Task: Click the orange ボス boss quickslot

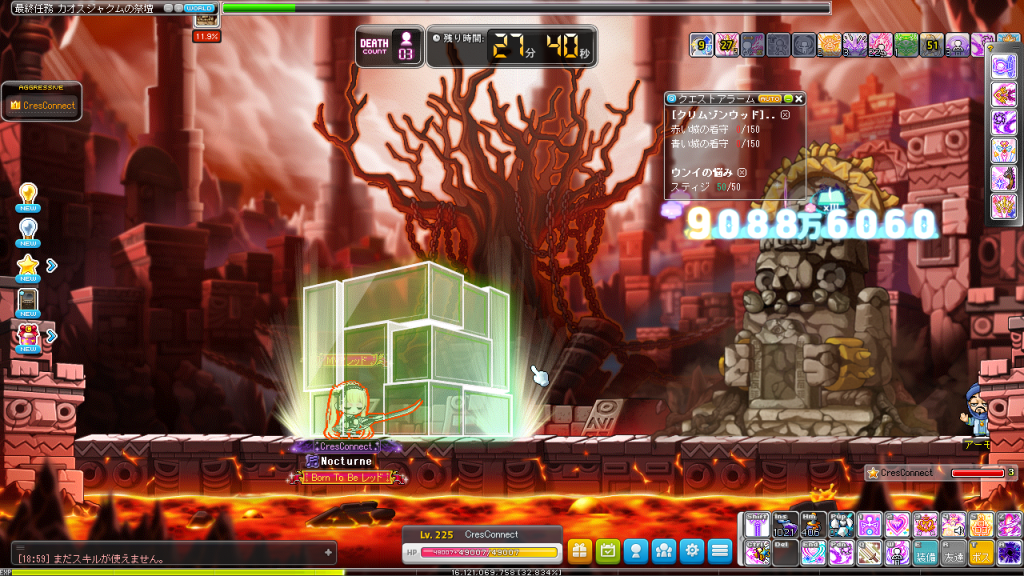Action: tap(981, 553)
